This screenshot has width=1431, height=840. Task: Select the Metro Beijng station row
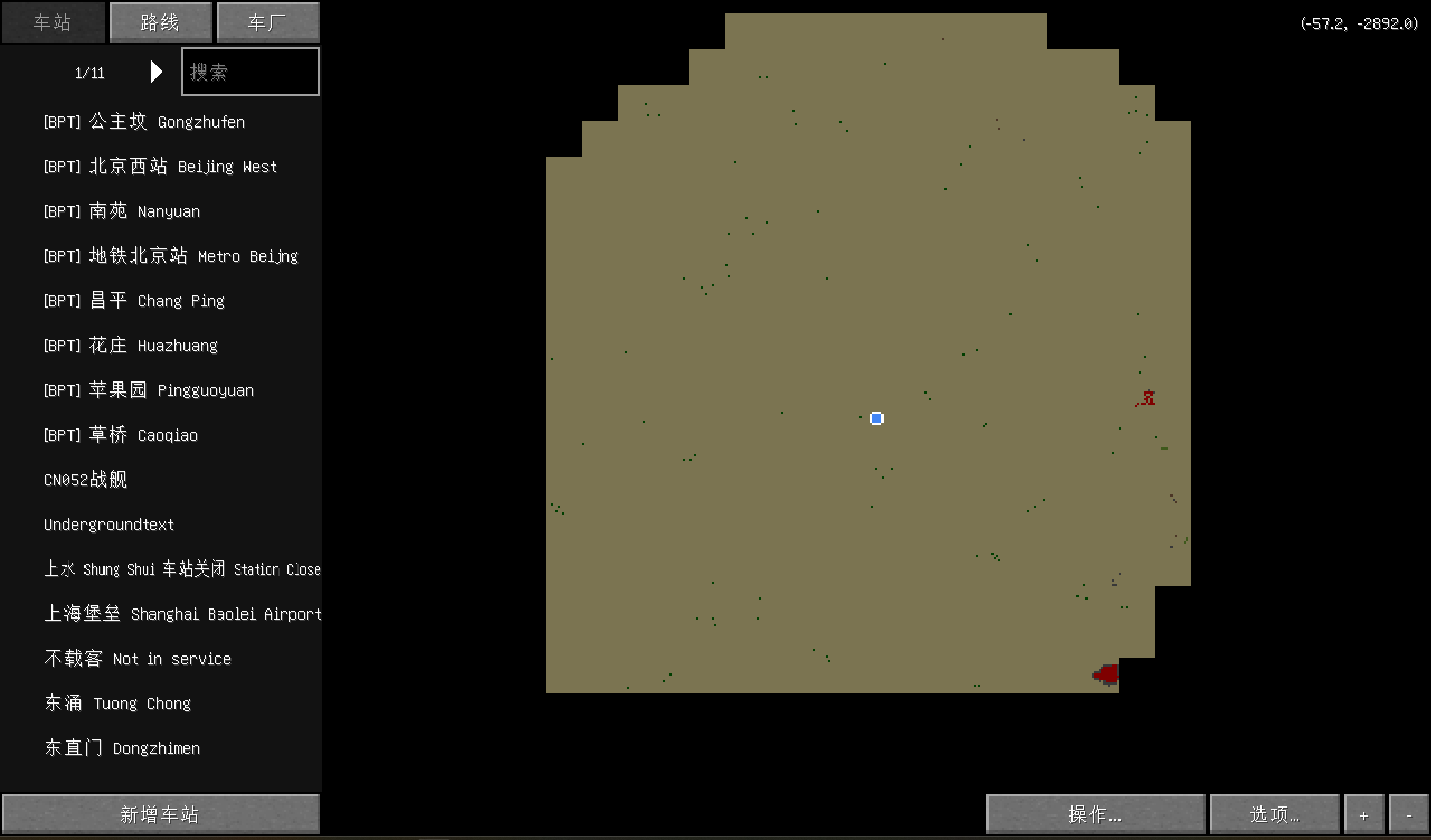[x=171, y=256]
